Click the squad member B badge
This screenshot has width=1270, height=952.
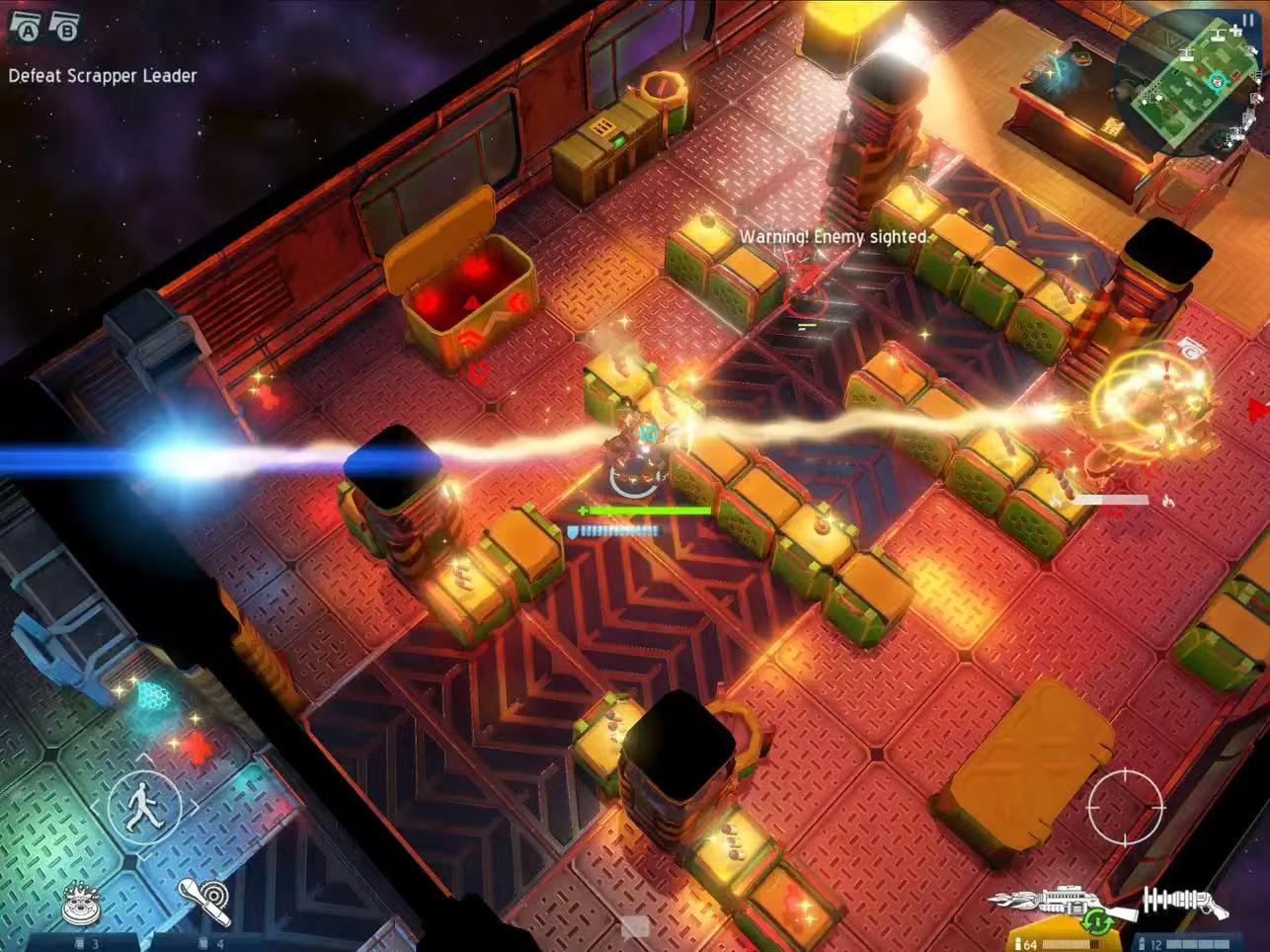click(64, 28)
